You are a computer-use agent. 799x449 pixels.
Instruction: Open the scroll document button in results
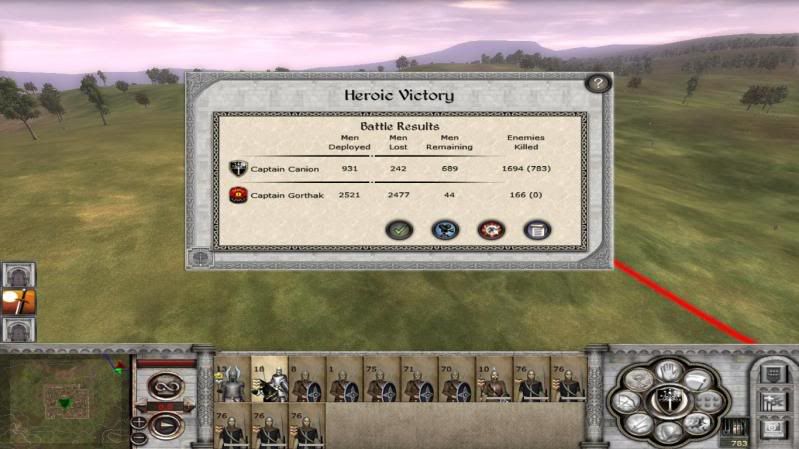536,230
